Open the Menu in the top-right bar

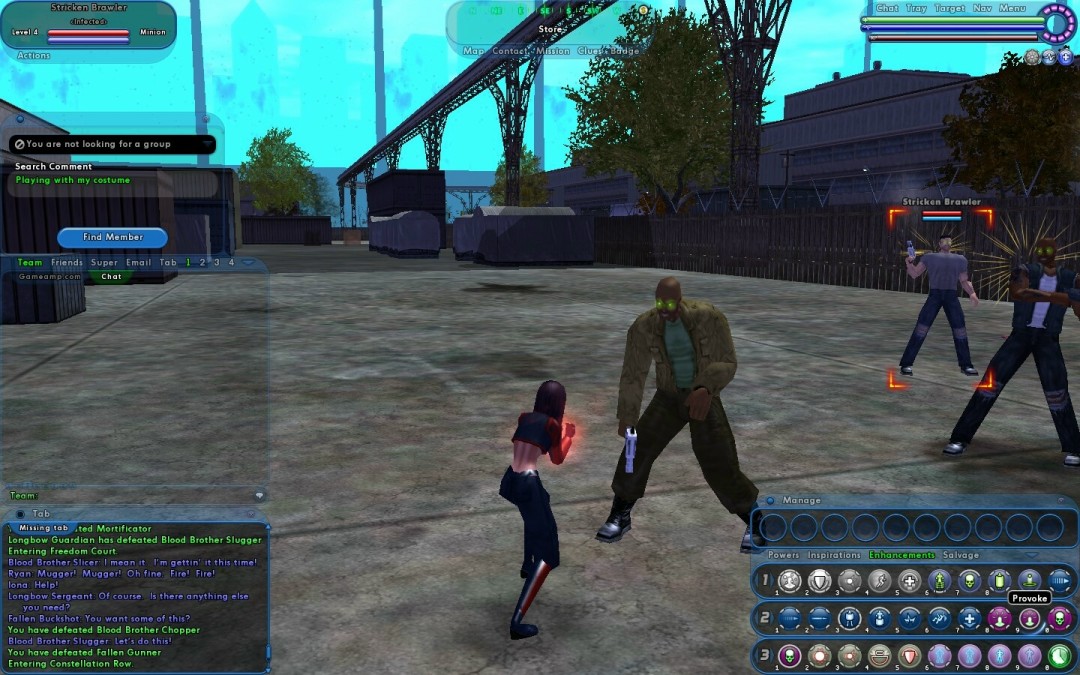point(1012,9)
